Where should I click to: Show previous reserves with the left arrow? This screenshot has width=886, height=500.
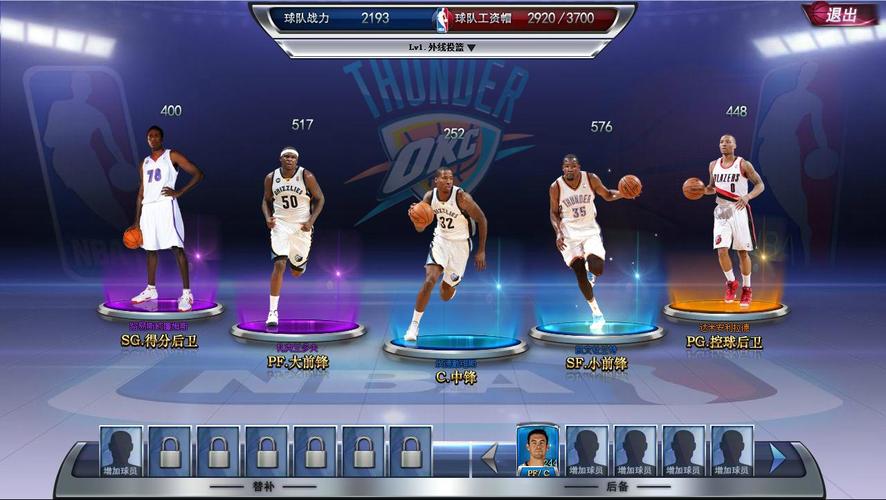coord(489,458)
